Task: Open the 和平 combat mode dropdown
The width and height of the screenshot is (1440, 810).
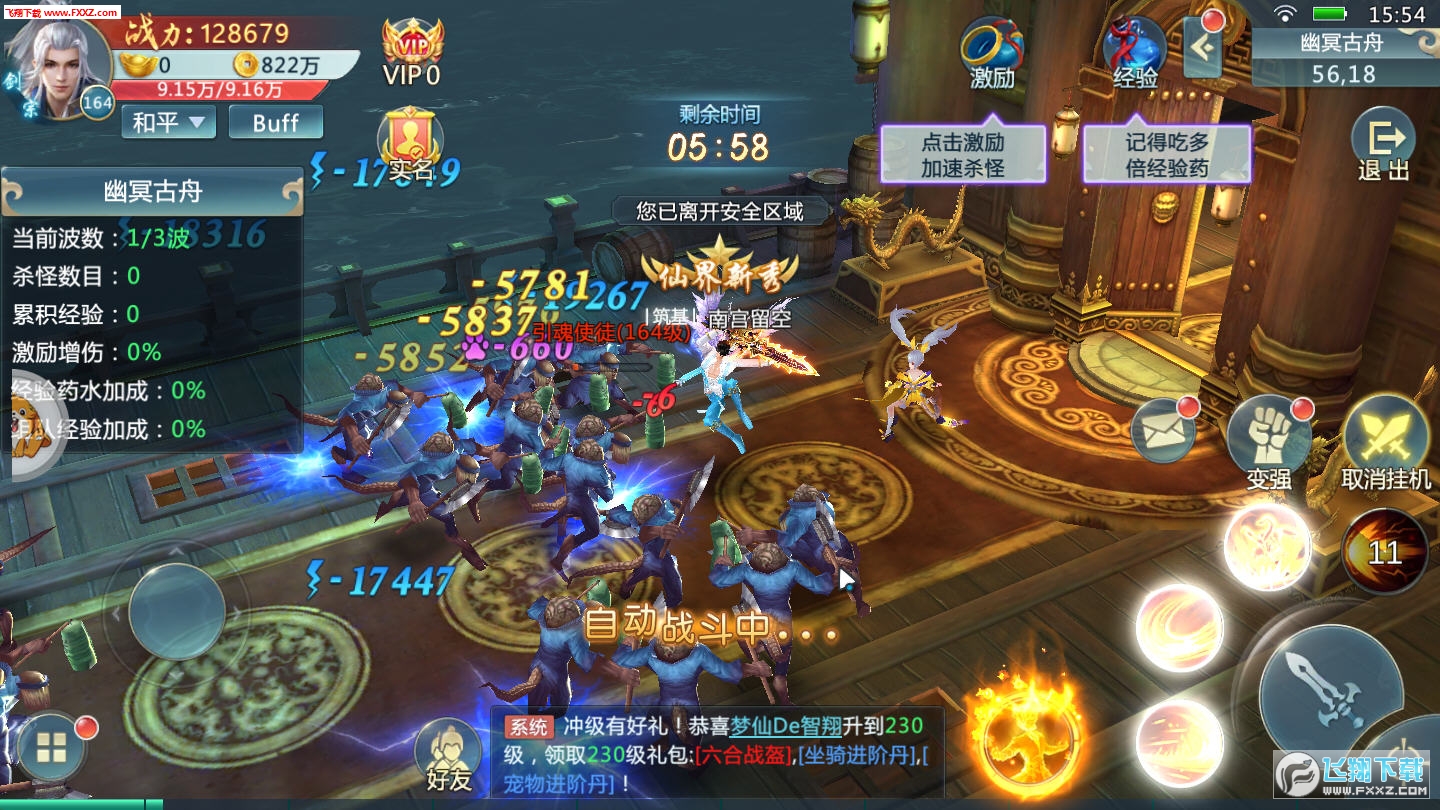Action: 167,122
